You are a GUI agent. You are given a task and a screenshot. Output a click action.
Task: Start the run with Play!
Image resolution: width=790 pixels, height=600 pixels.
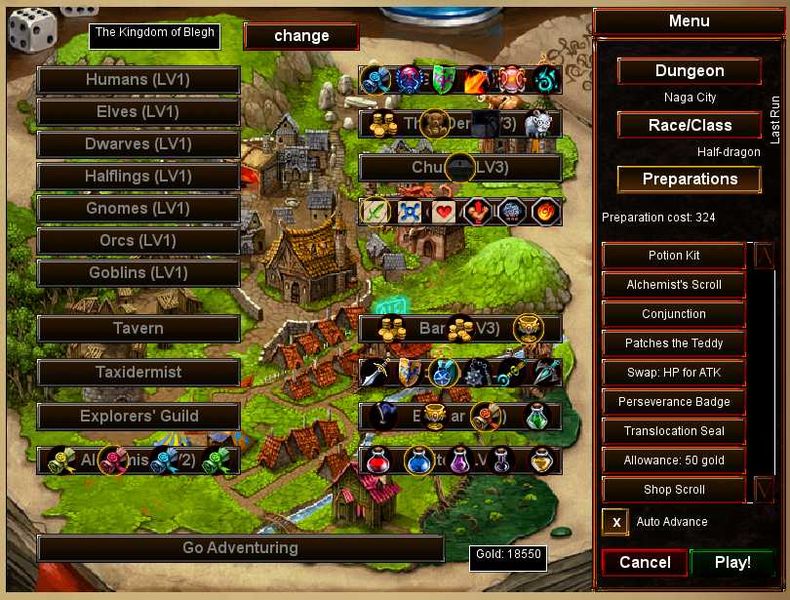pos(732,562)
